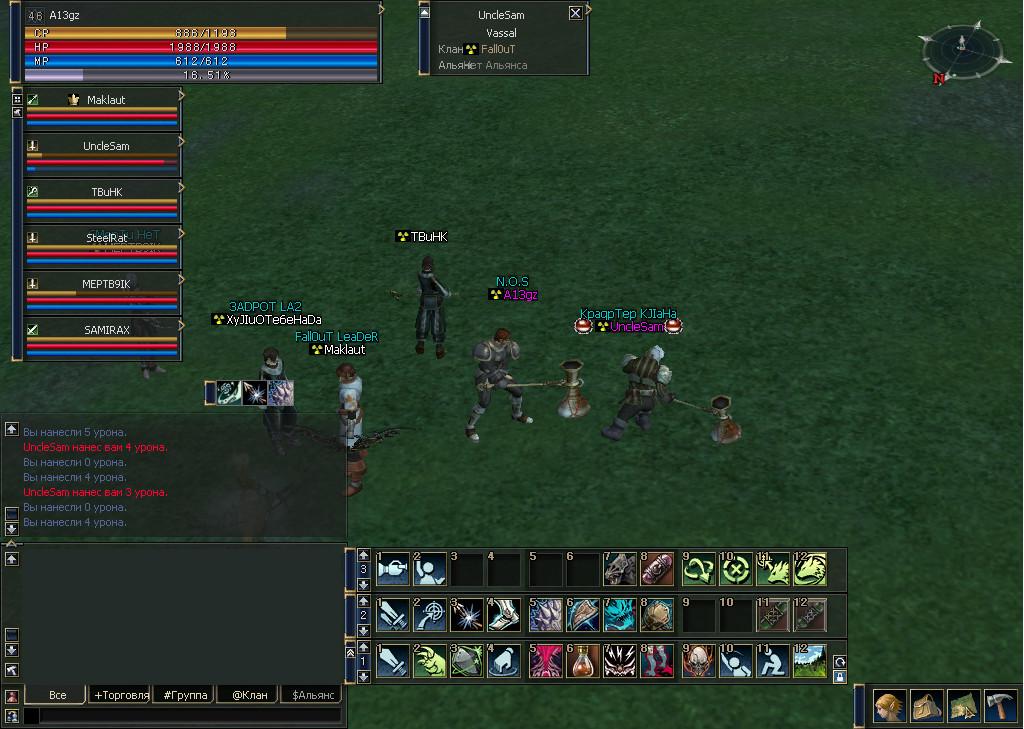Open the hammer system menu icon
This screenshot has height=729, width=1024.
pyautogui.click(x=1000, y=706)
